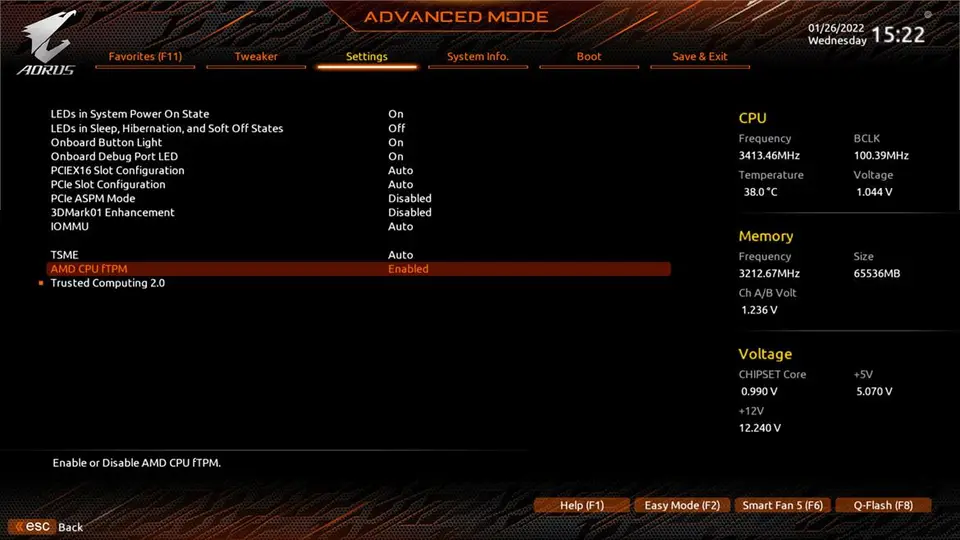Choose the 3DMark01 Enhancement setting
Viewport: 960px width, 540px height.
click(113, 213)
